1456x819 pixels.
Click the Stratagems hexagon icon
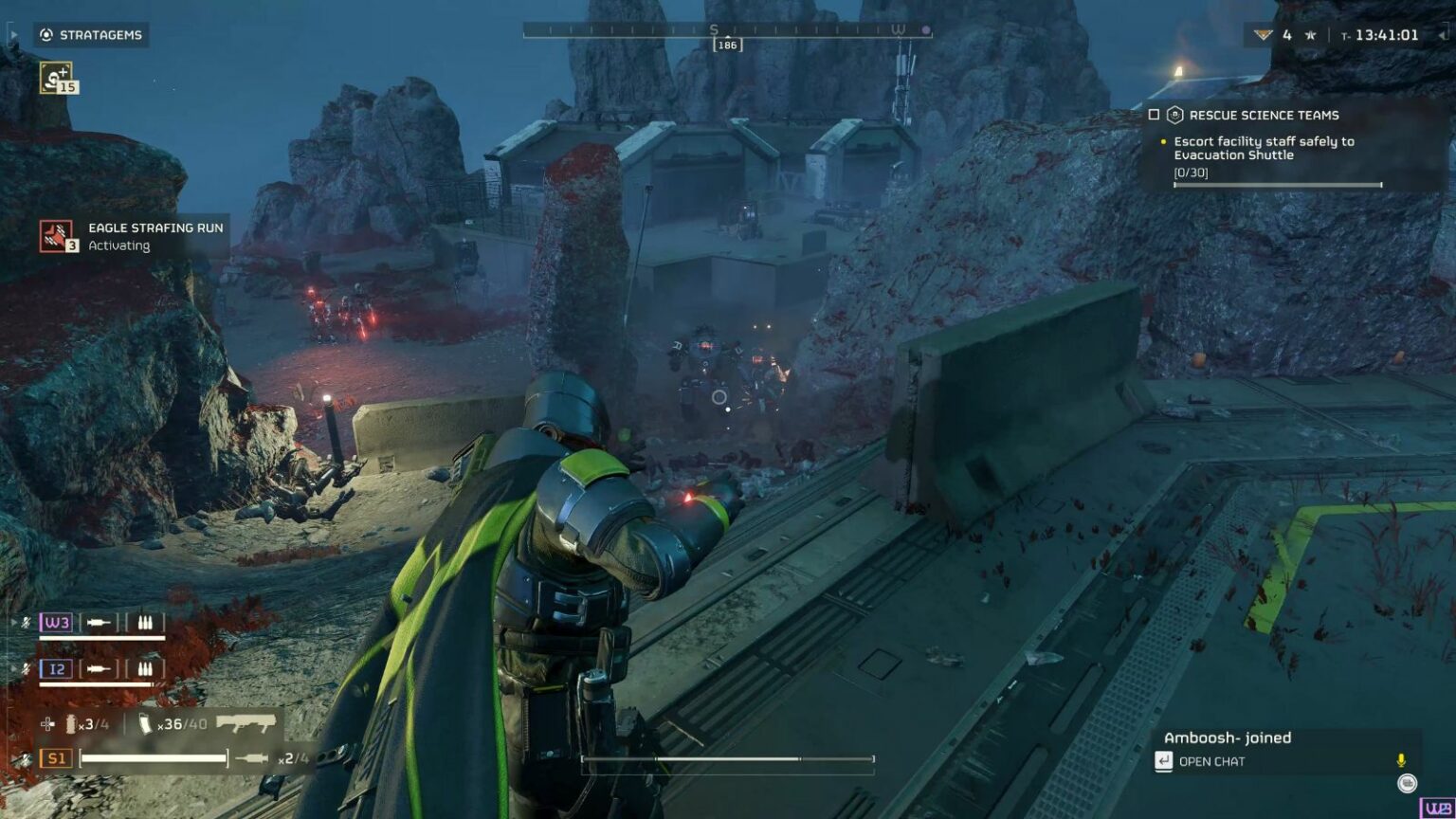pyautogui.click(x=46, y=35)
